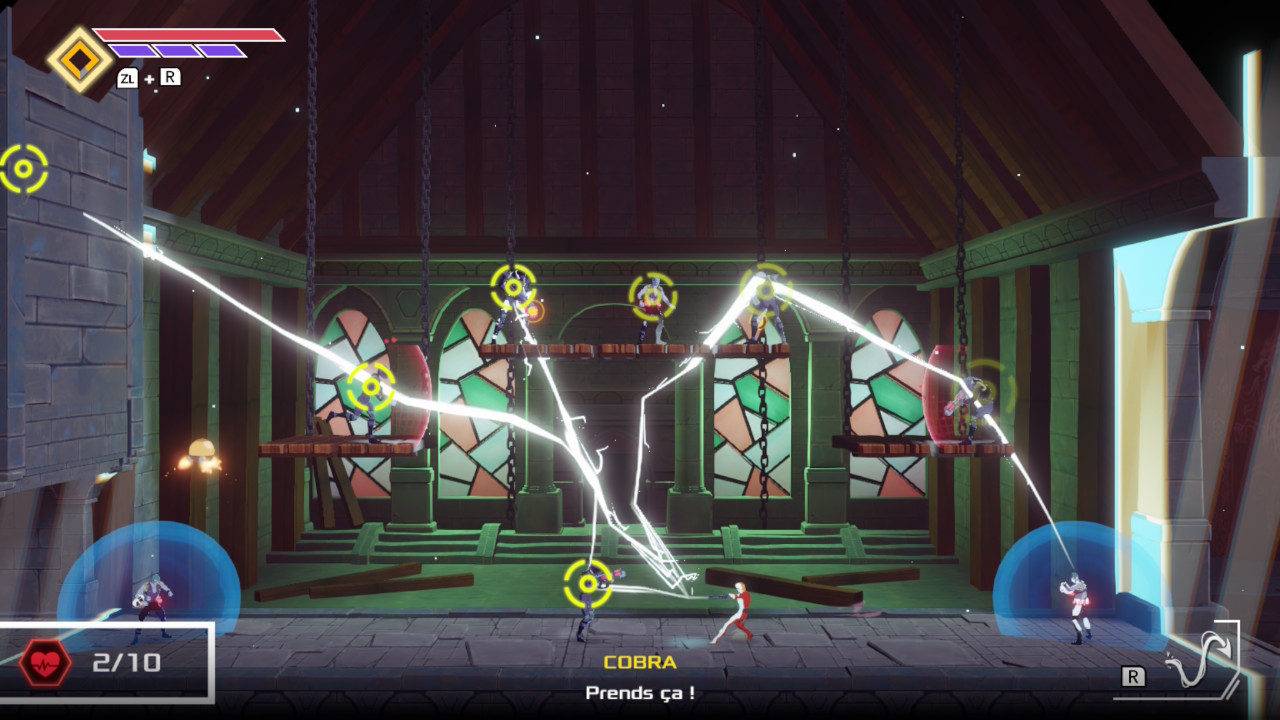
Task: Click the golden diamond special ability icon
Action: click(x=79, y=60)
